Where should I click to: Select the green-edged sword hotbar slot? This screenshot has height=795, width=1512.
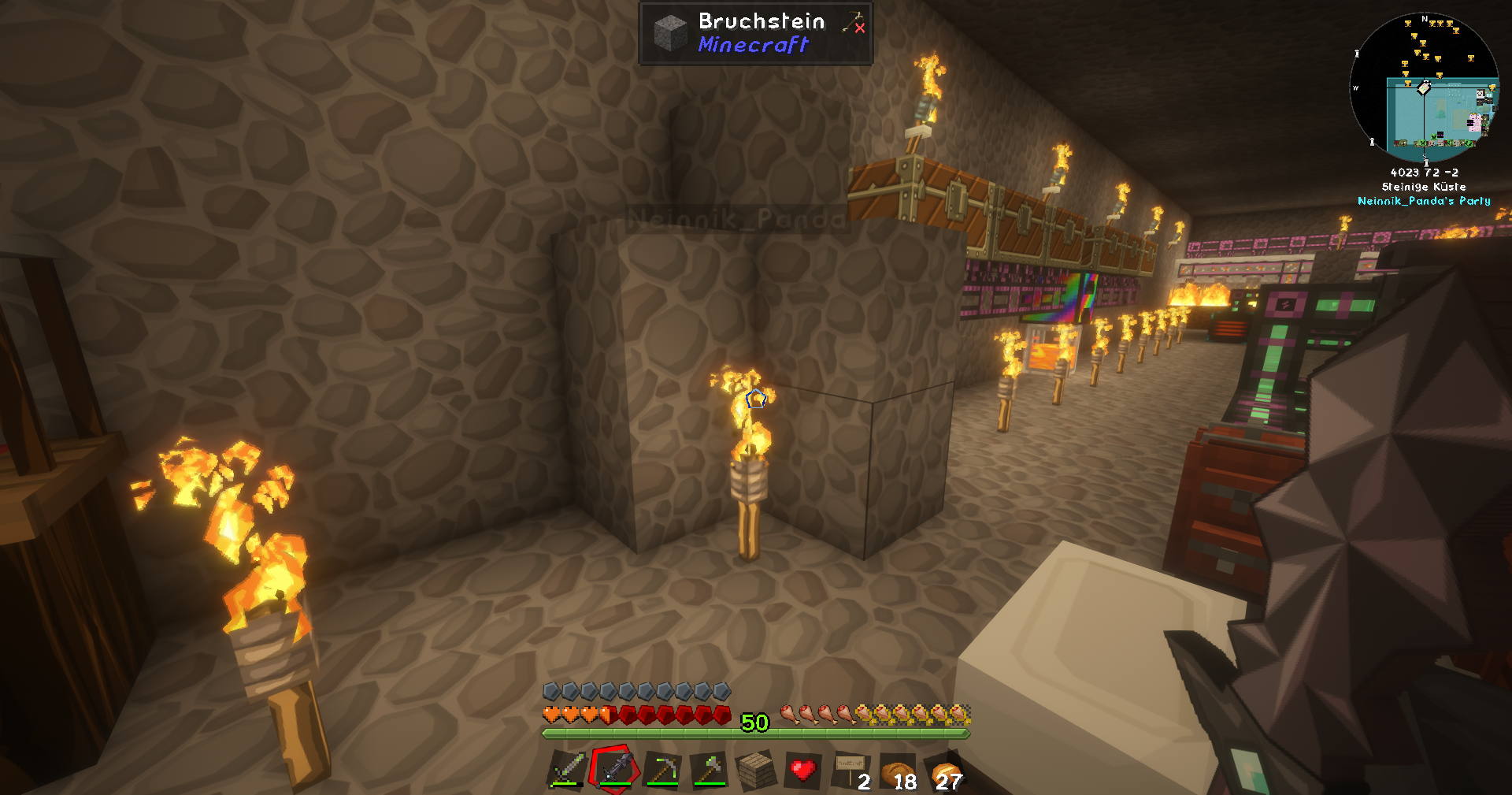coord(567,770)
